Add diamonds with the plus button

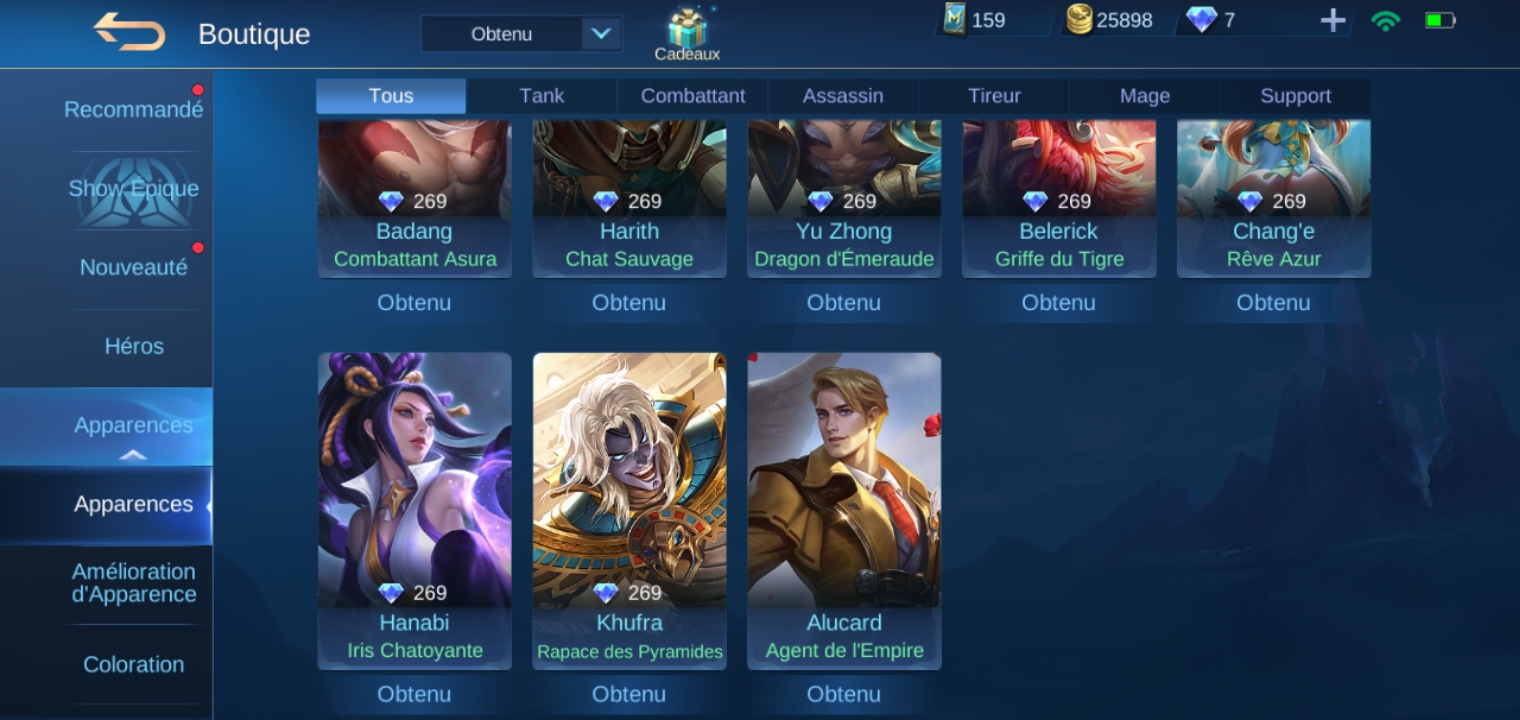pyautogui.click(x=1332, y=20)
